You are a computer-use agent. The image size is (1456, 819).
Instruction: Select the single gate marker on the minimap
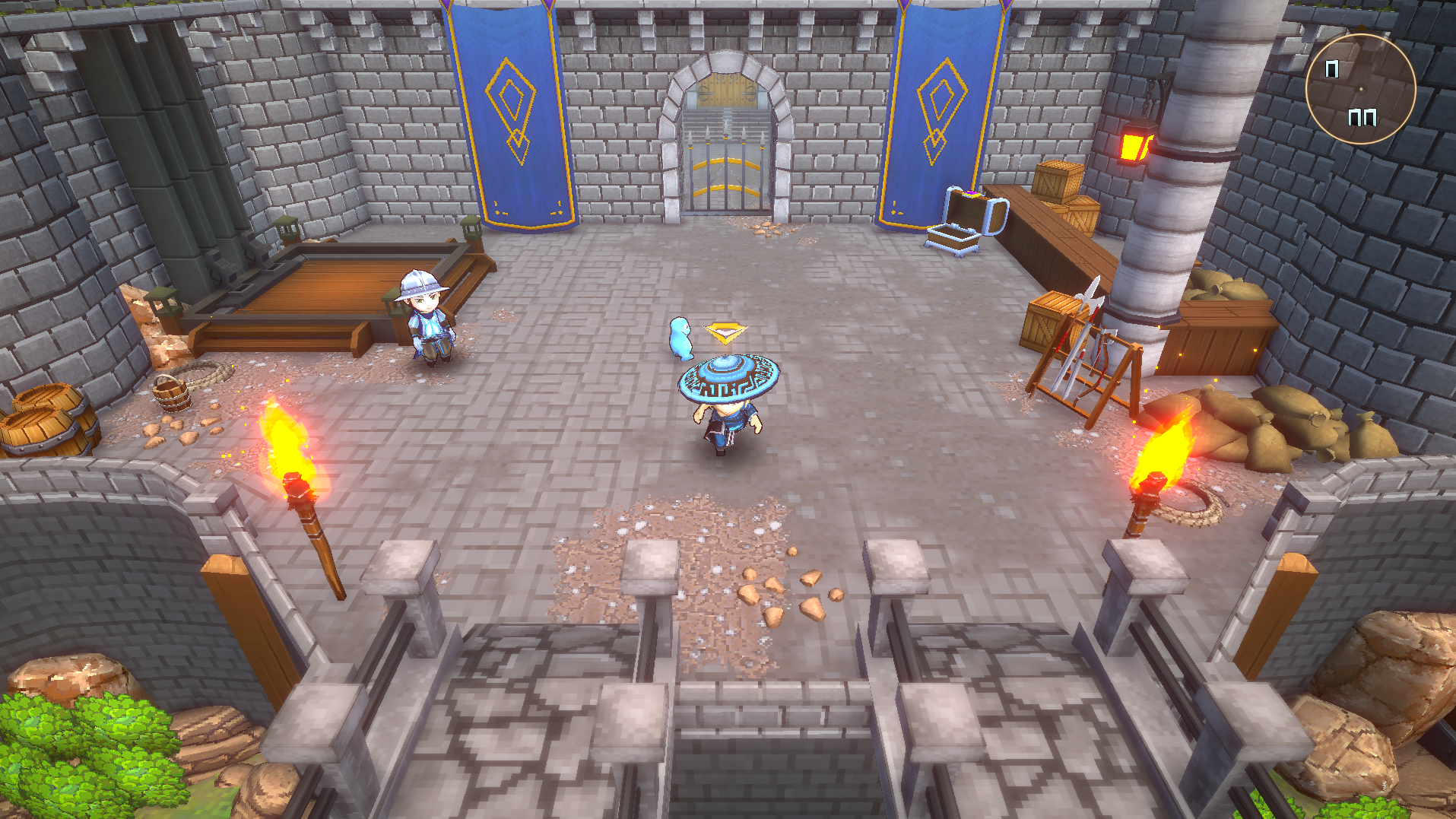pyautogui.click(x=1332, y=69)
